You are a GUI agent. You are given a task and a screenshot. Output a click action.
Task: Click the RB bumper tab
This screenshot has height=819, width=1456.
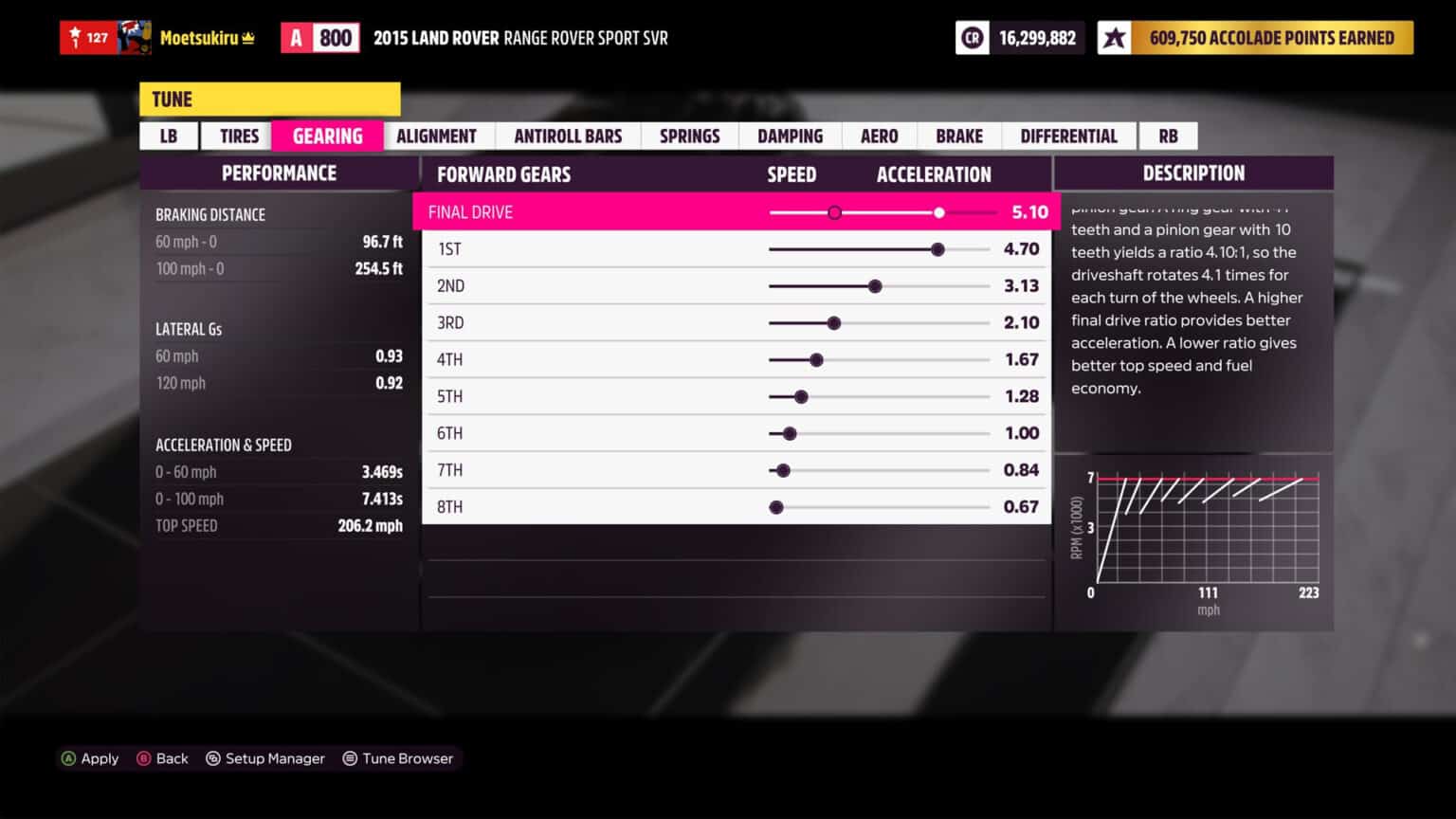coord(1168,136)
